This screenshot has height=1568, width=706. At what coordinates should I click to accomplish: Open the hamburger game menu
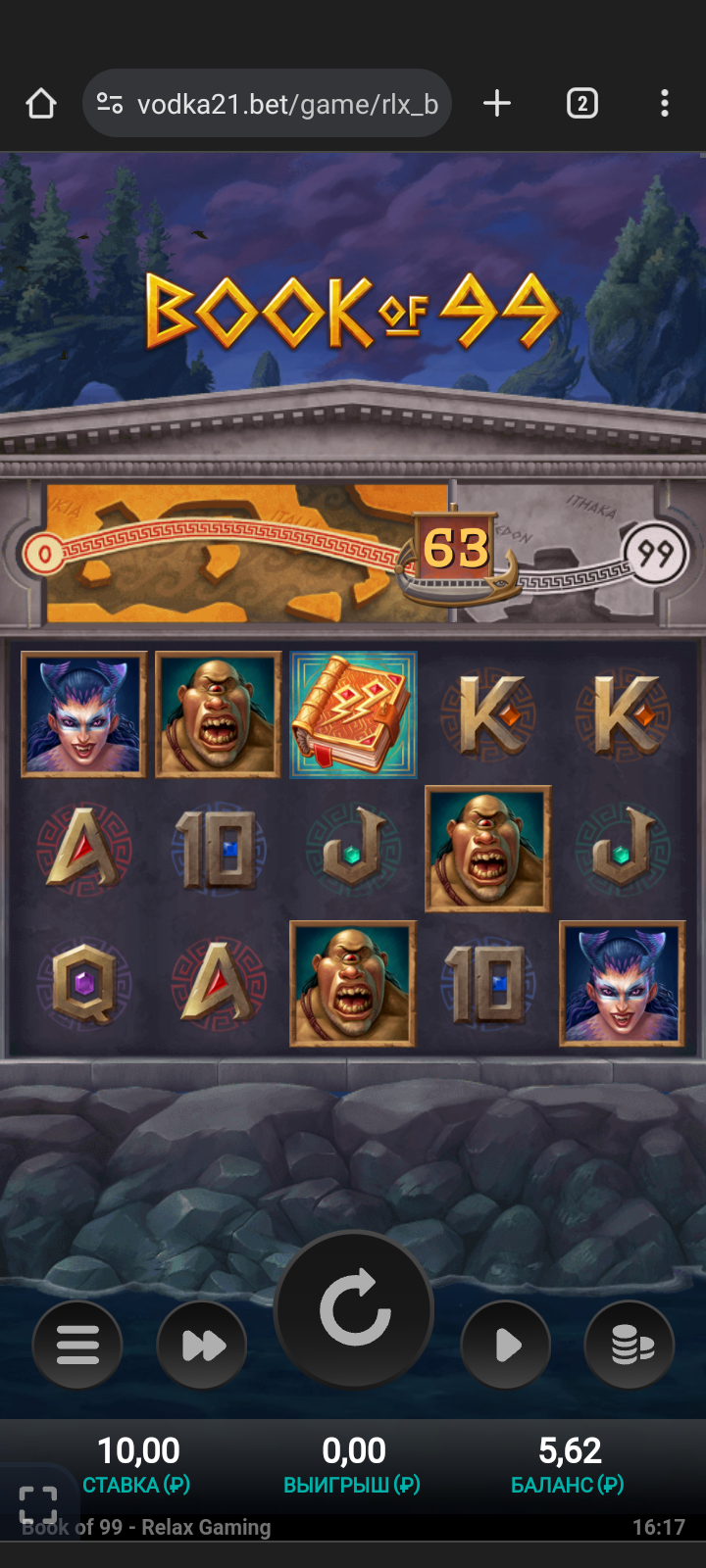click(77, 1345)
